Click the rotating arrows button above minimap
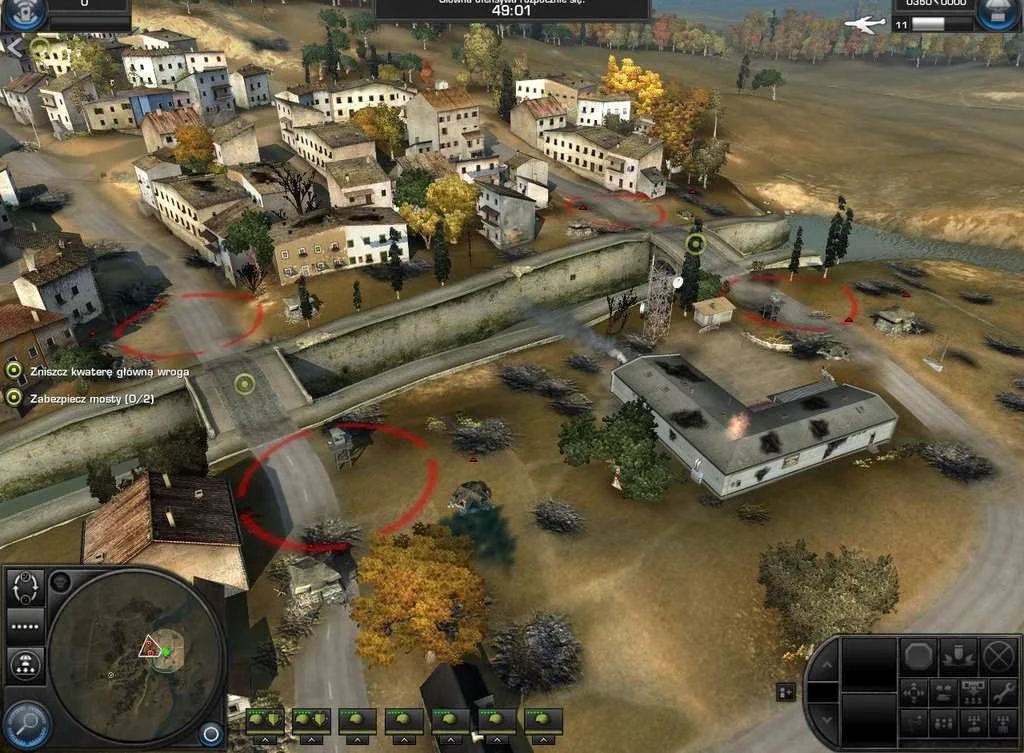Screen dimensions: 1024x753 pos(26,587)
